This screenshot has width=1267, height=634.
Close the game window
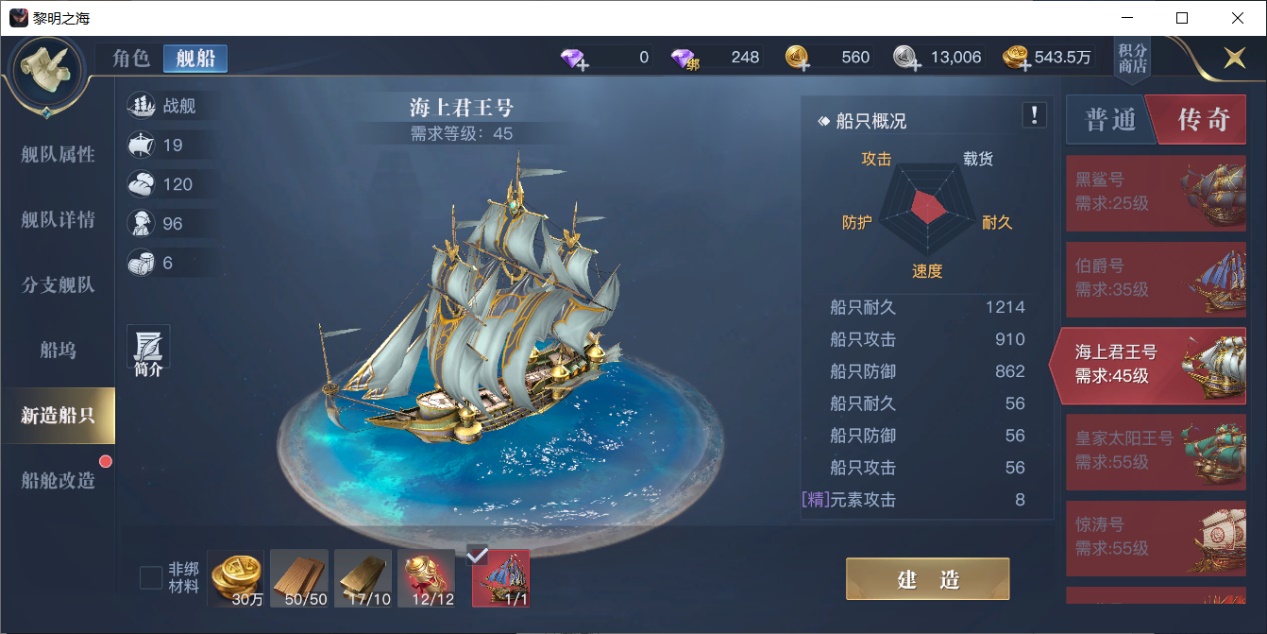click(1236, 18)
